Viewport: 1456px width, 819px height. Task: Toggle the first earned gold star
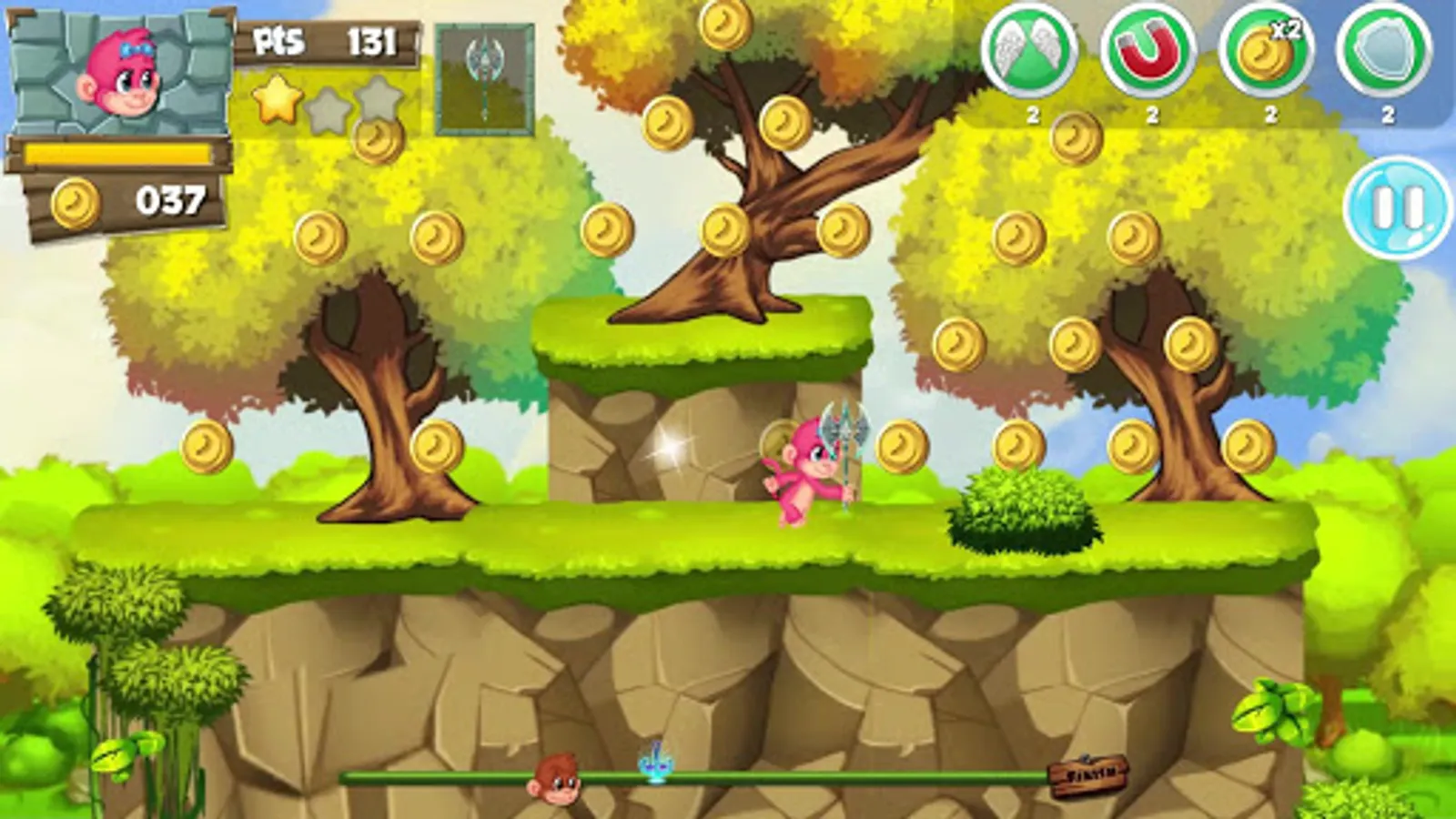tap(278, 102)
